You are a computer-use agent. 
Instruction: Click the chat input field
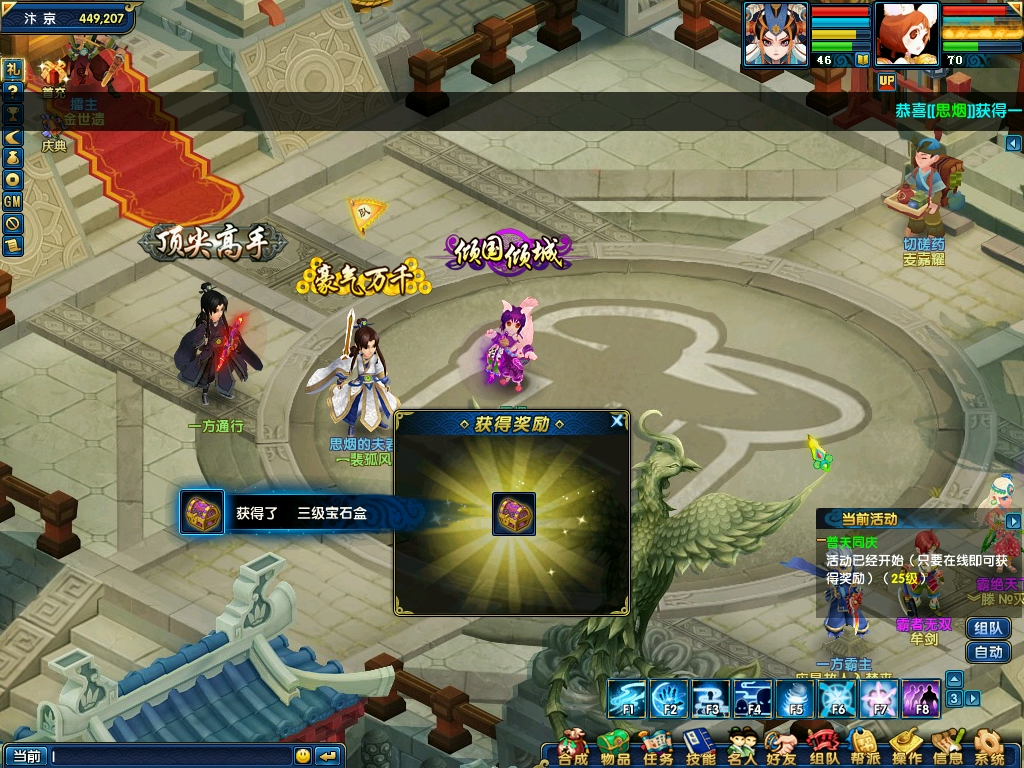click(170, 756)
